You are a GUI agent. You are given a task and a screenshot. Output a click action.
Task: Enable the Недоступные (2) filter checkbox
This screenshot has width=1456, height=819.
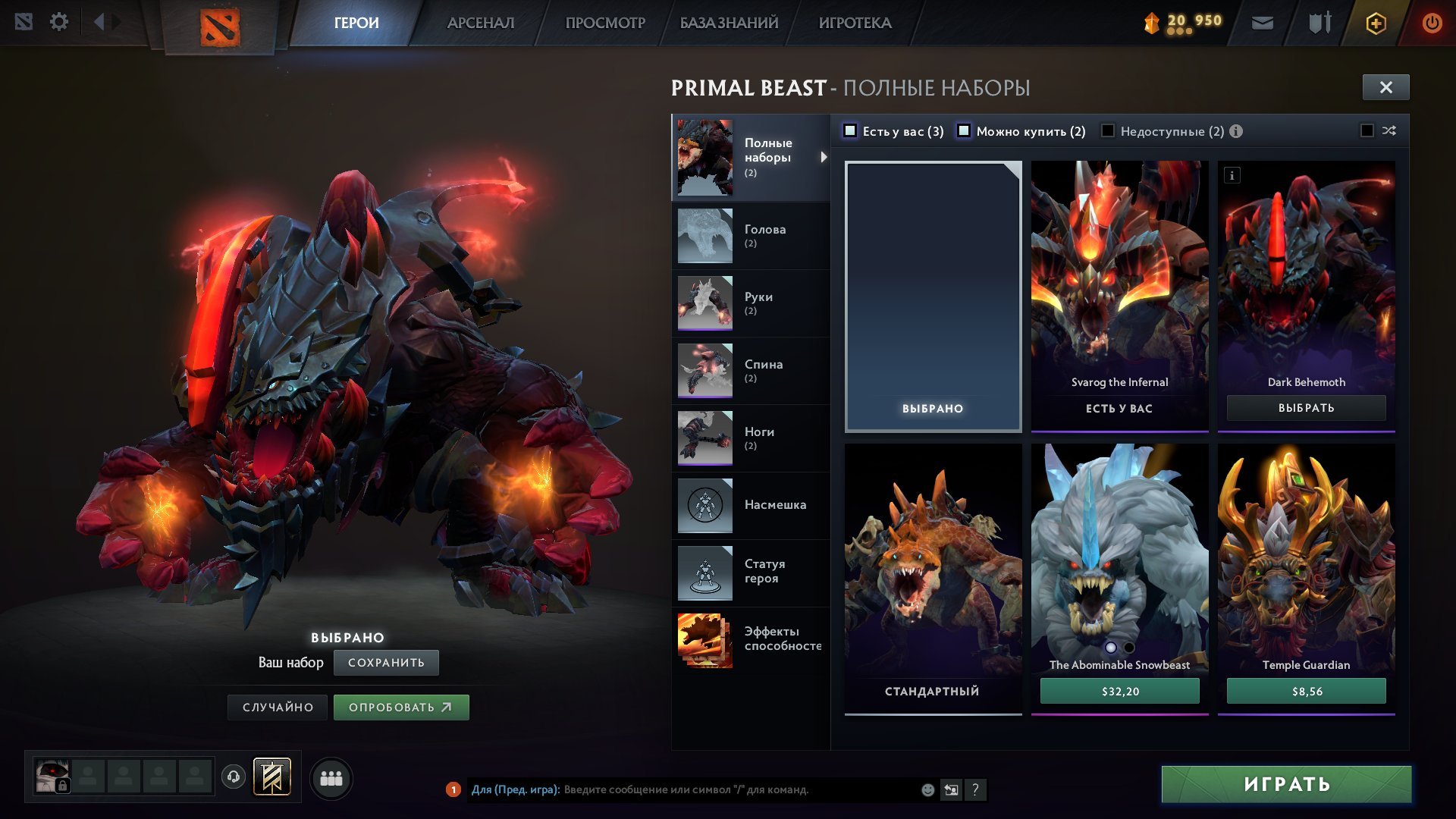tap(1109, 131)
